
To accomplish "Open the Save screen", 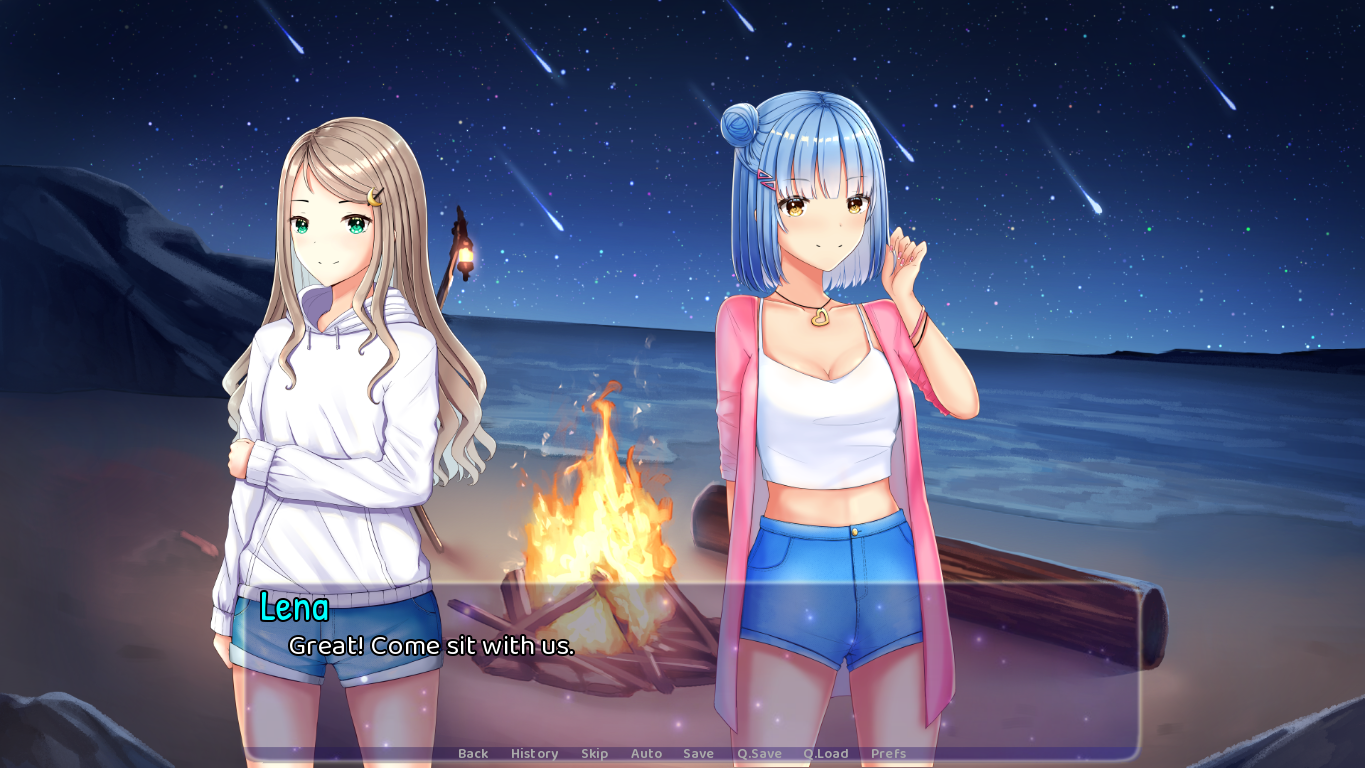I will click(698, 753).
